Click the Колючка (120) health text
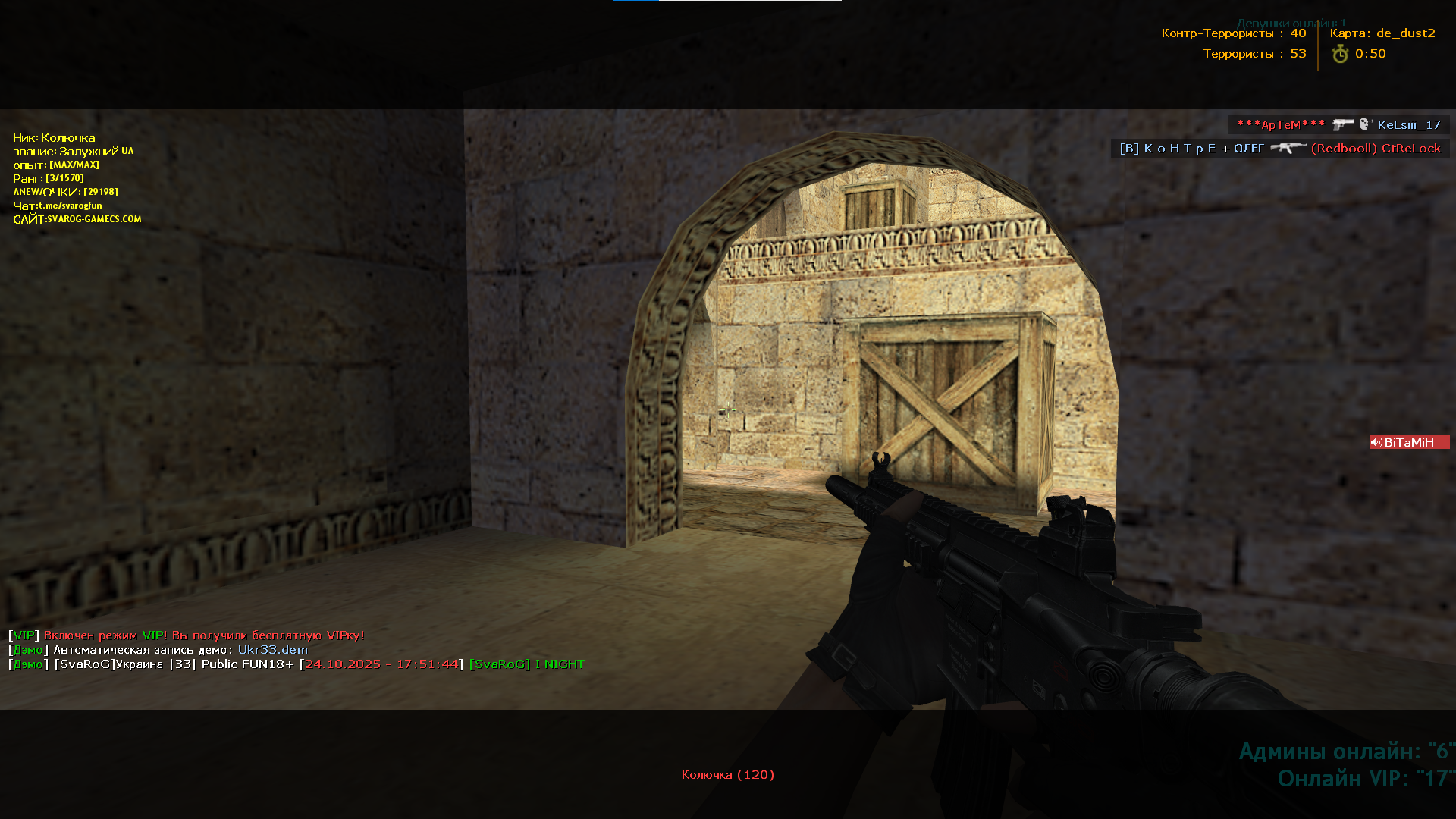 727,774
